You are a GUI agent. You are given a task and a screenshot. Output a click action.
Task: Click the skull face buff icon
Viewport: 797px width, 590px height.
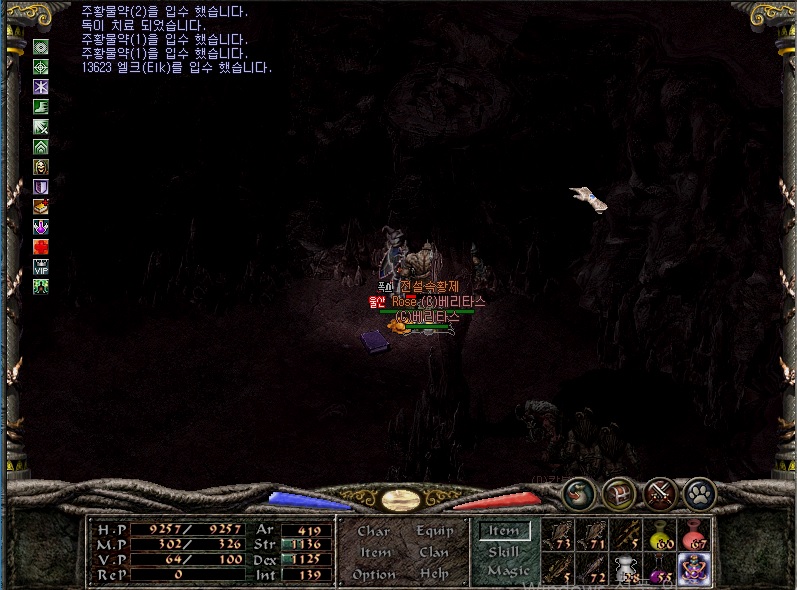coord(41,167)
